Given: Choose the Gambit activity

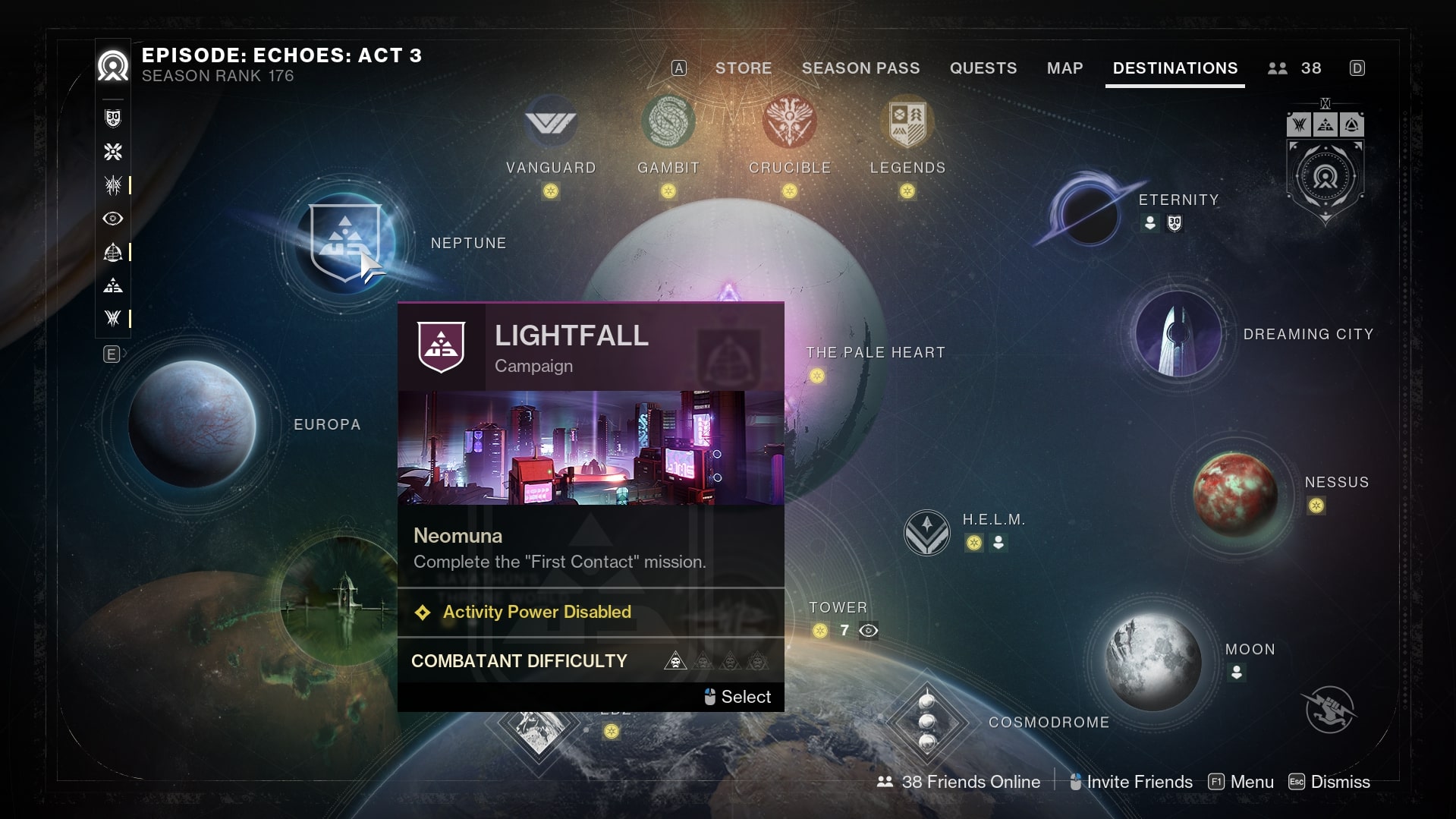Looking at the screenshot, I should tap(668, 123).
